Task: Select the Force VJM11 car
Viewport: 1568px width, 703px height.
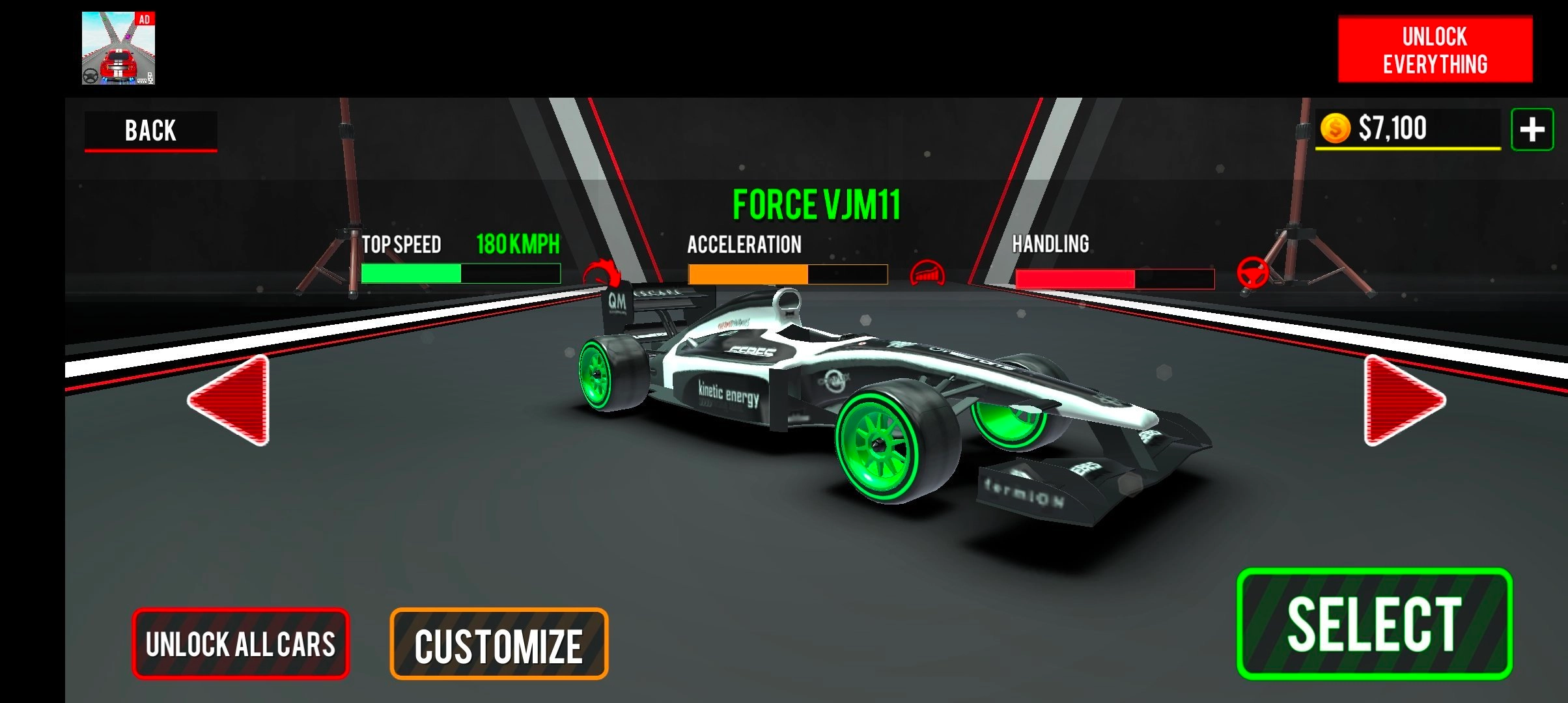Action: pos(1374,624)
